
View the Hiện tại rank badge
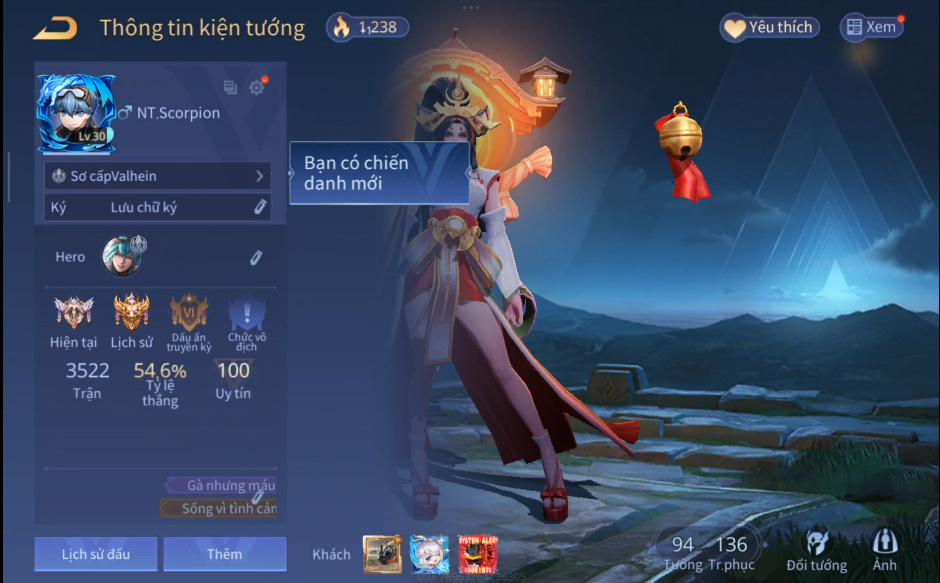point(73,313)
